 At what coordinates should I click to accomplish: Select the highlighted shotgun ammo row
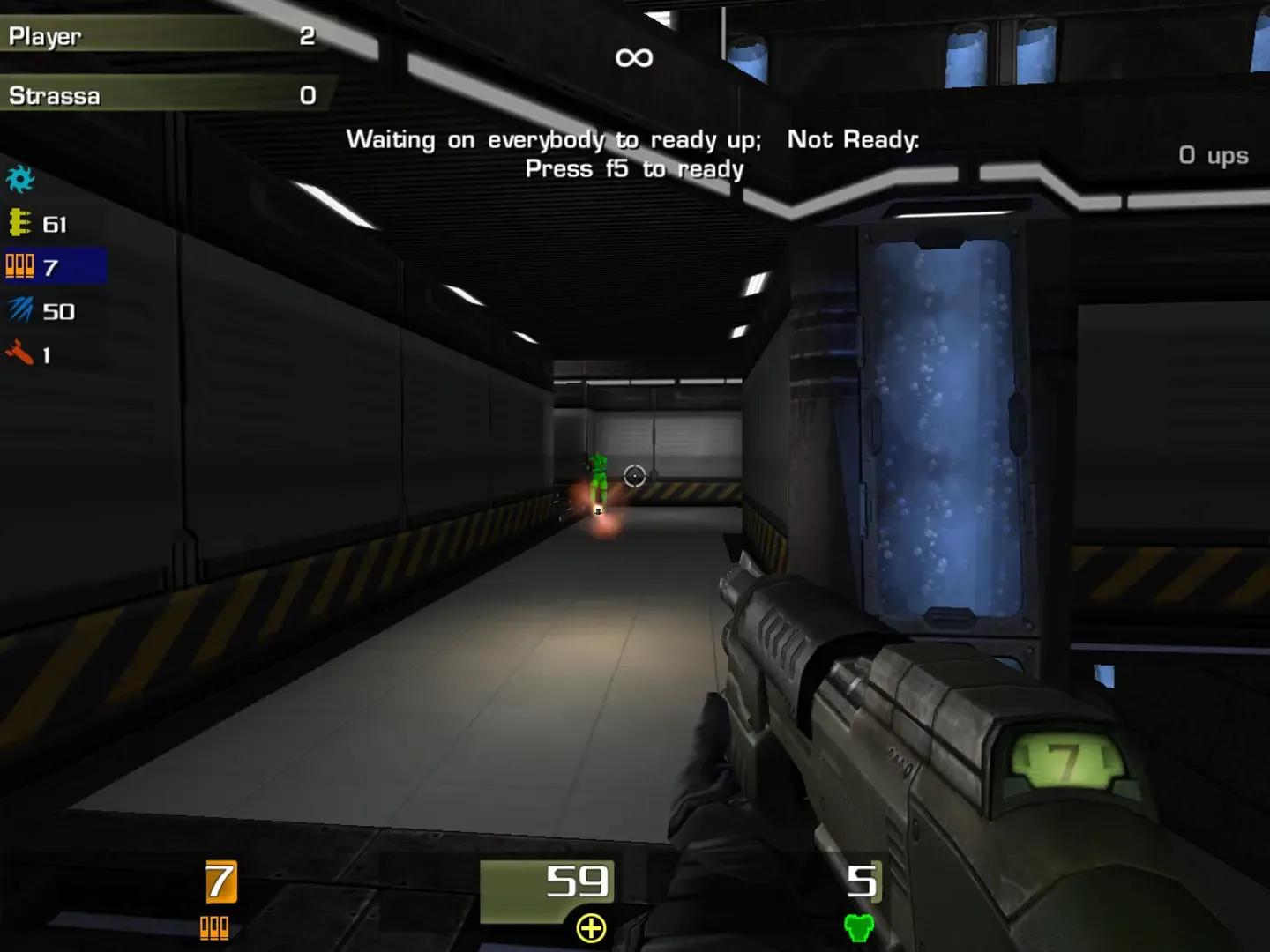point(55,265)
